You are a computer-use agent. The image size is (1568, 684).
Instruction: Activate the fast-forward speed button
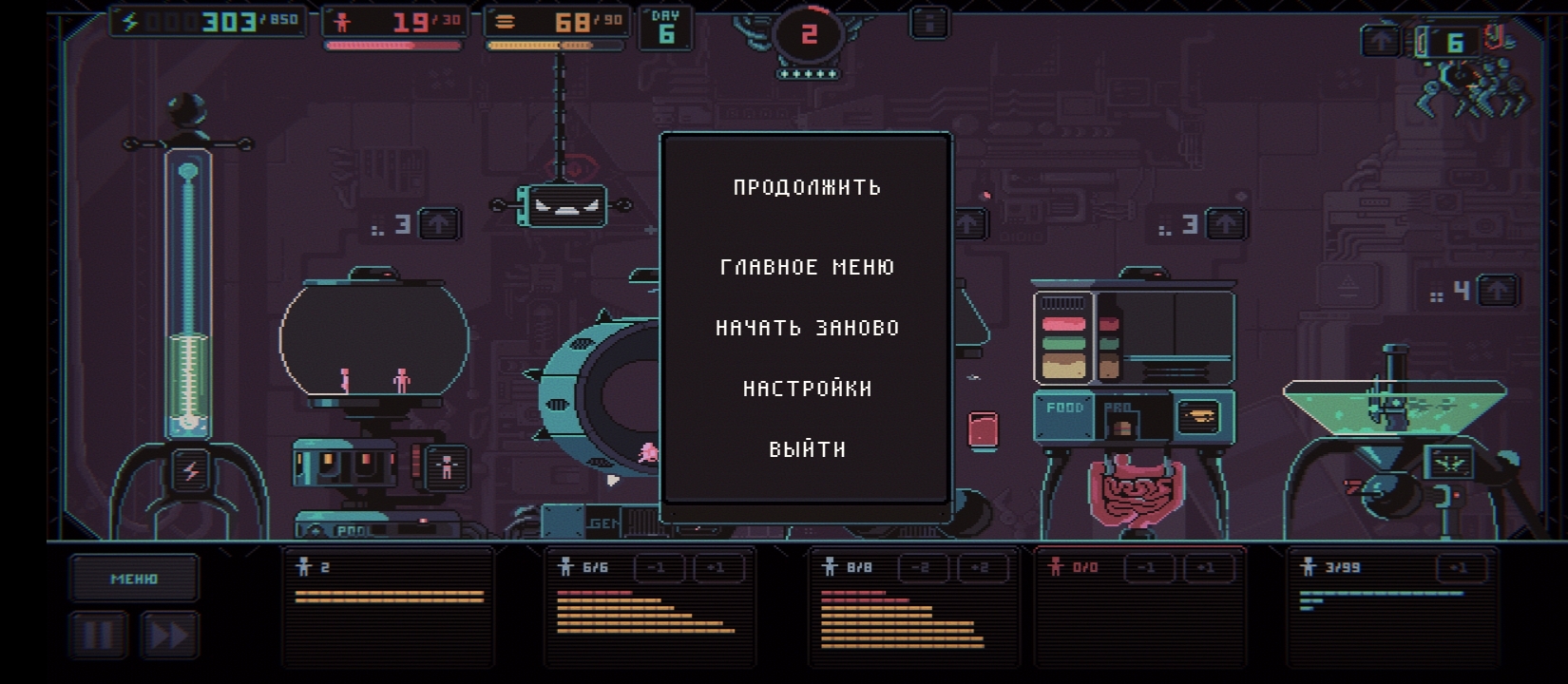pyautogui.click(x=170, y=635)
